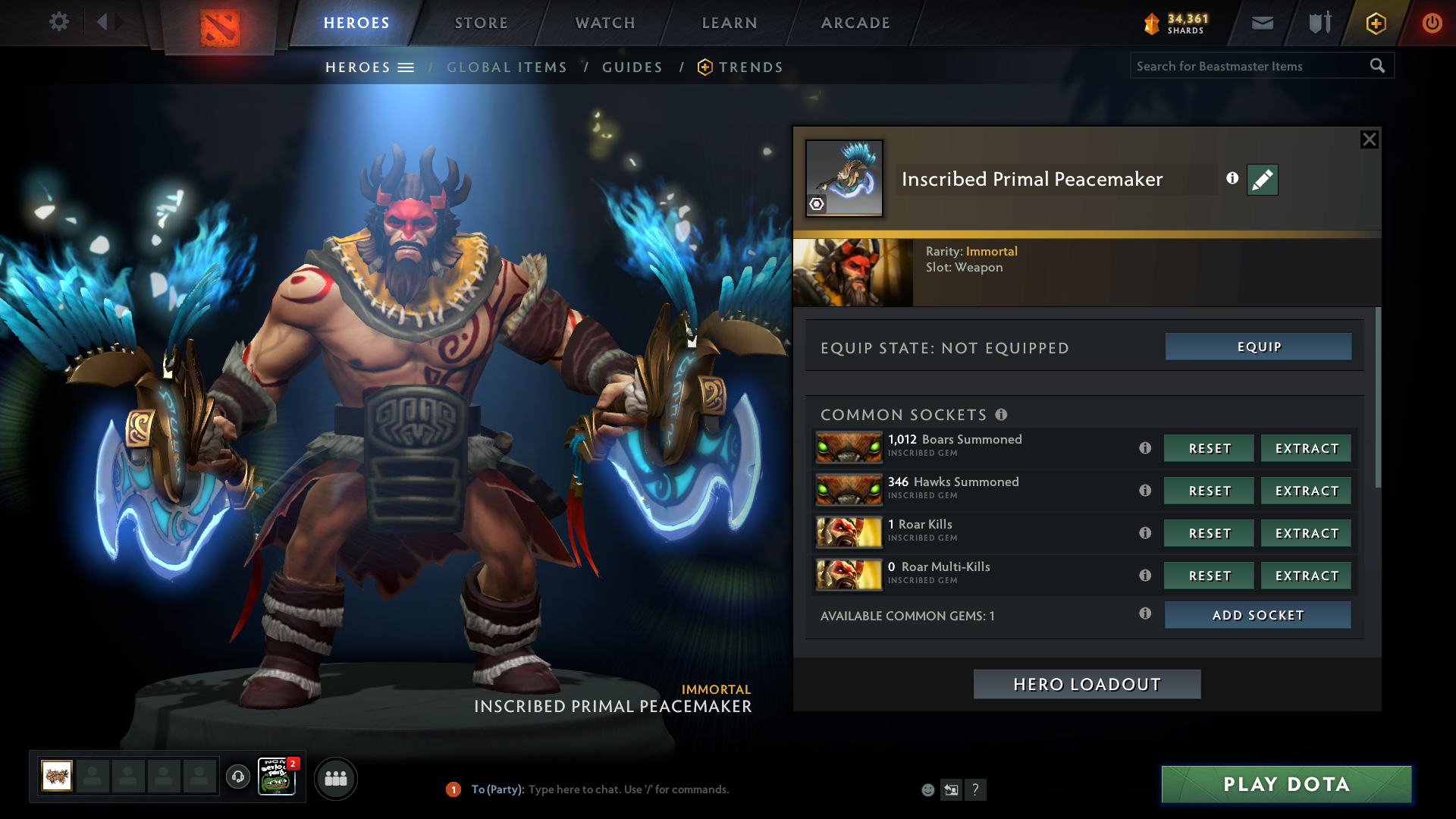Open the settings gear menu
Screen dimensions: 1456x819
(x=58, y=22)
